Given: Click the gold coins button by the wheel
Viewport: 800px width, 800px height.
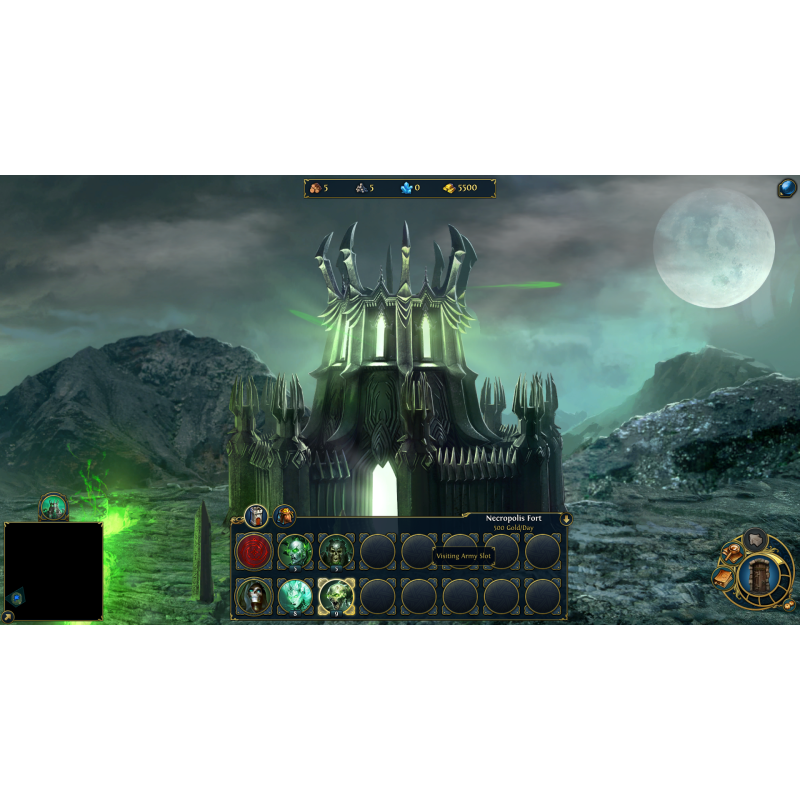Looking at the screenshot, I should pos(789,604).
